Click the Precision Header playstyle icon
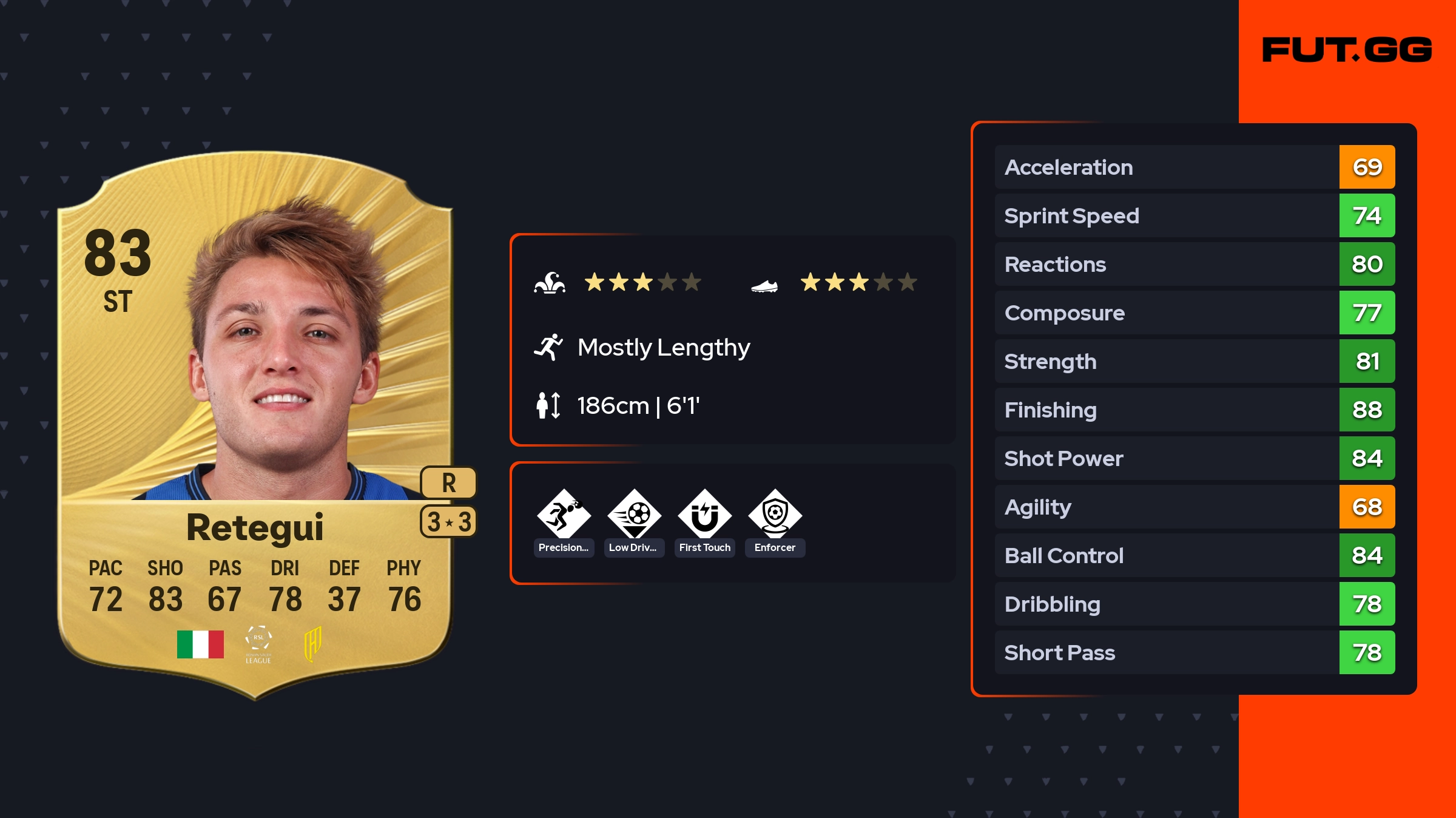Viewport: 1456px width, 818px height. click(x=564, y=515)
